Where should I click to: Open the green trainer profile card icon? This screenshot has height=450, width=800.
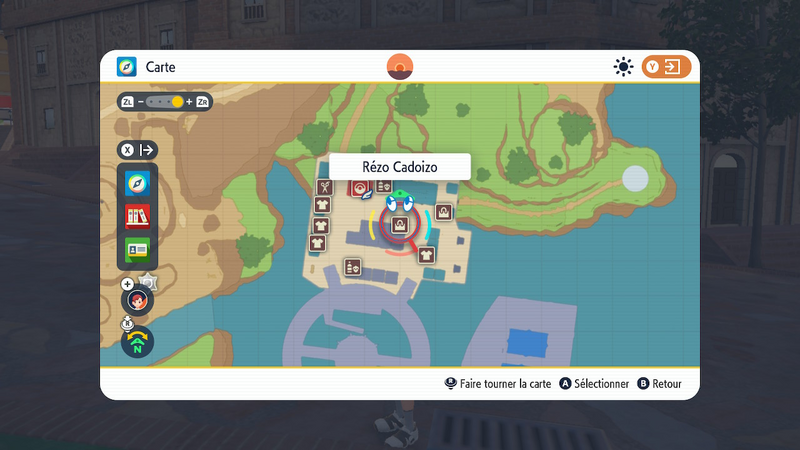138,248
